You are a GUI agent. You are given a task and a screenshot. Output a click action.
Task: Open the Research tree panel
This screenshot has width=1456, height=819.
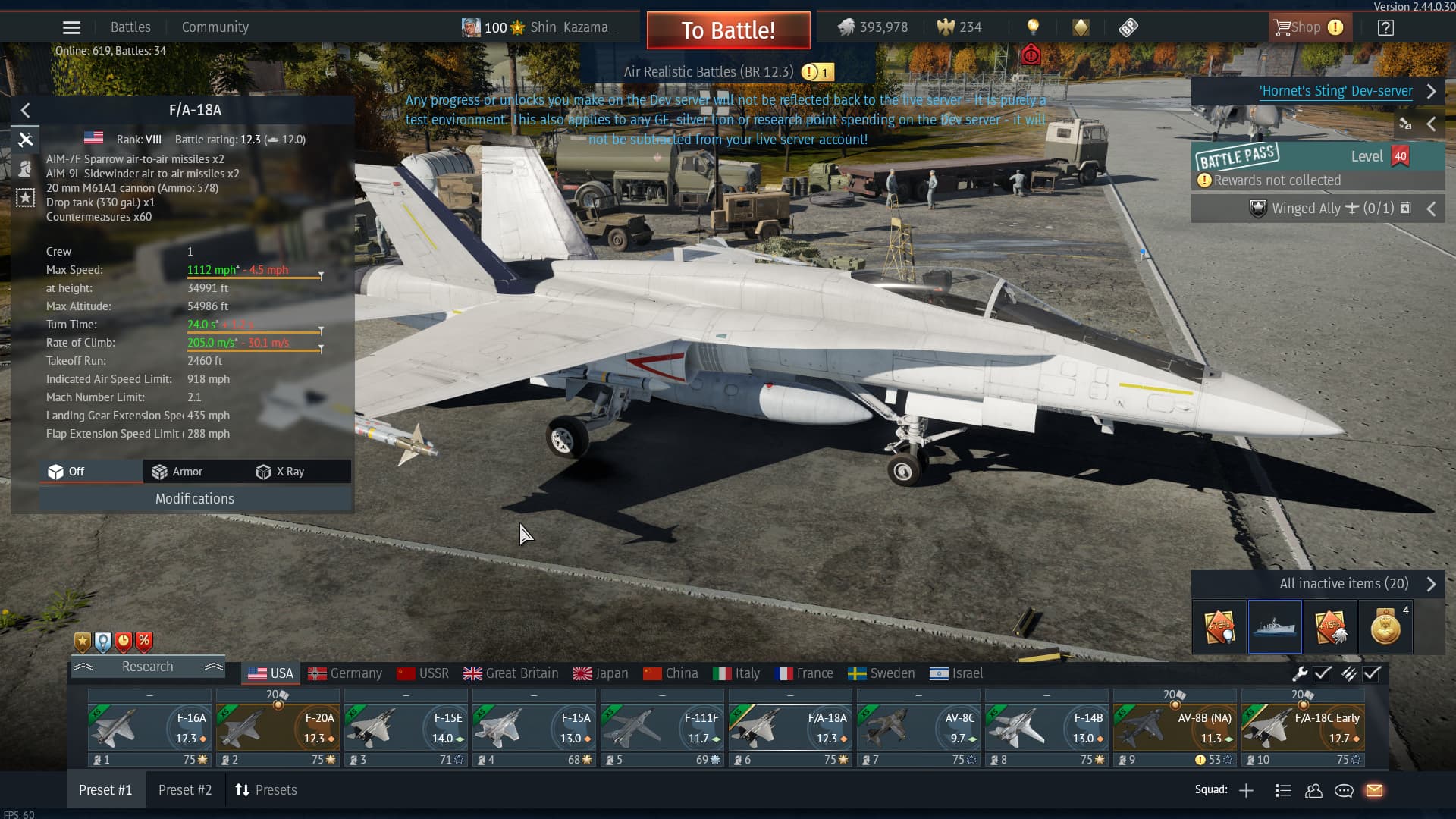click(148, 667)
